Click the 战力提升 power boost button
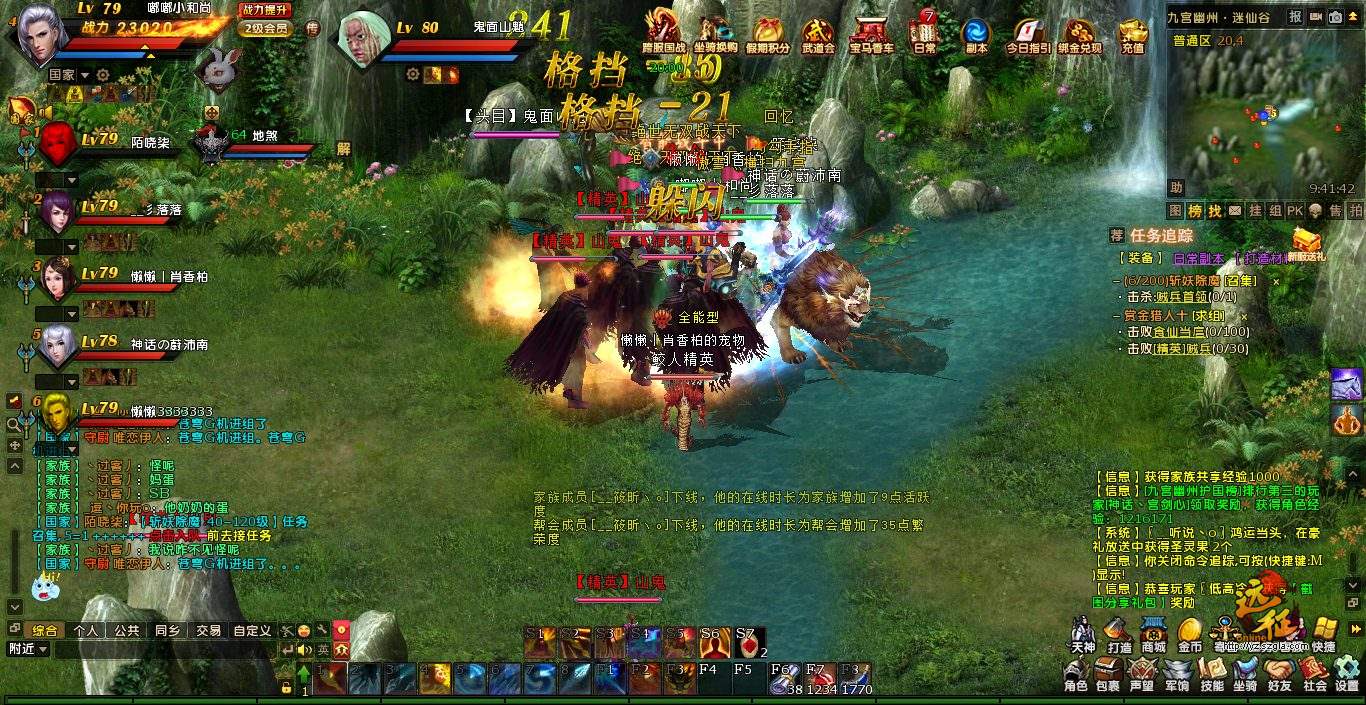Image resolution: width=1366 pixels, height=705 pixels. coord(264,9)
